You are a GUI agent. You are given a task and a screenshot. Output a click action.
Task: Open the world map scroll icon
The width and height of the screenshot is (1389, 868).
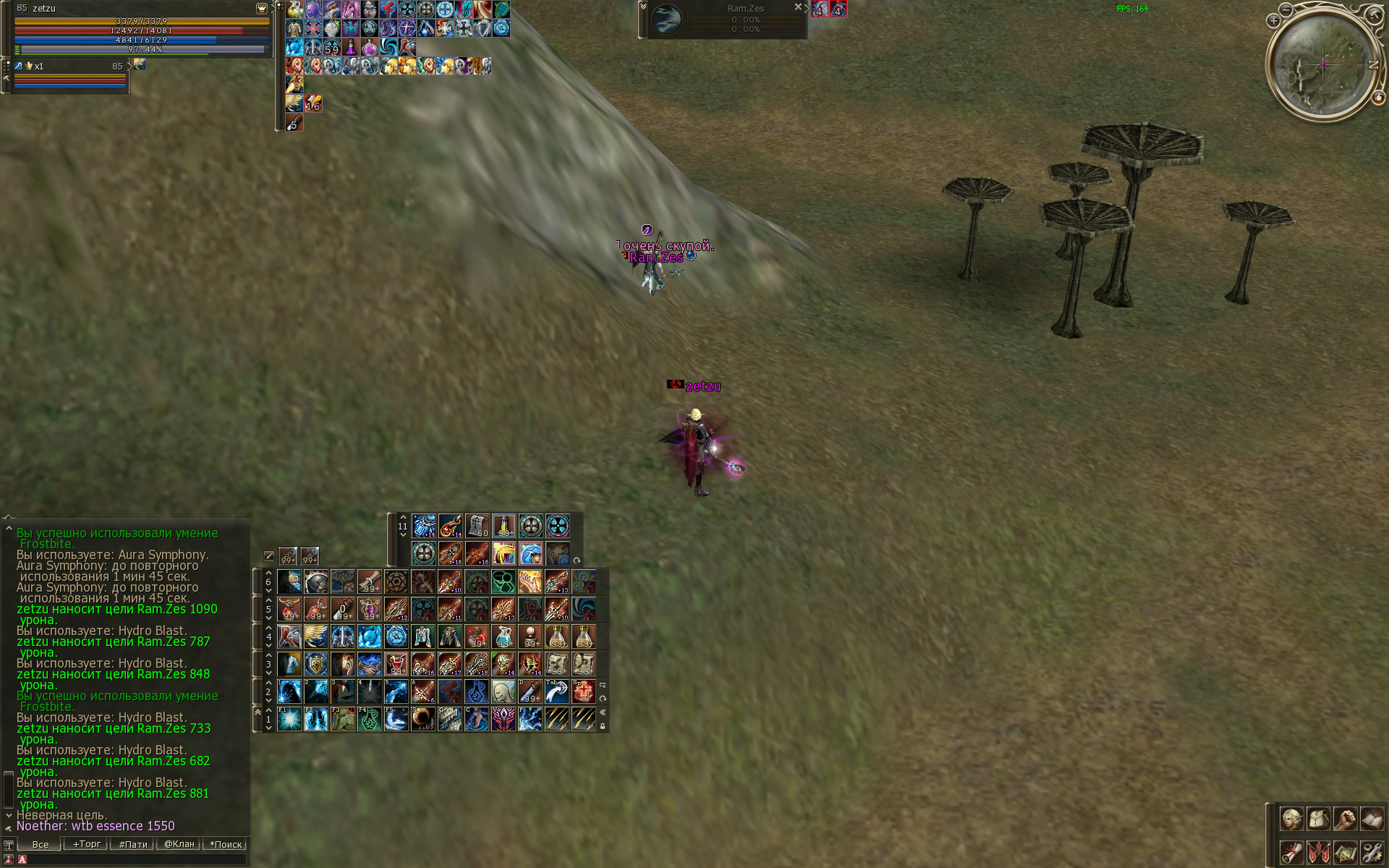pyautogui.click(x=1345, y=852)
